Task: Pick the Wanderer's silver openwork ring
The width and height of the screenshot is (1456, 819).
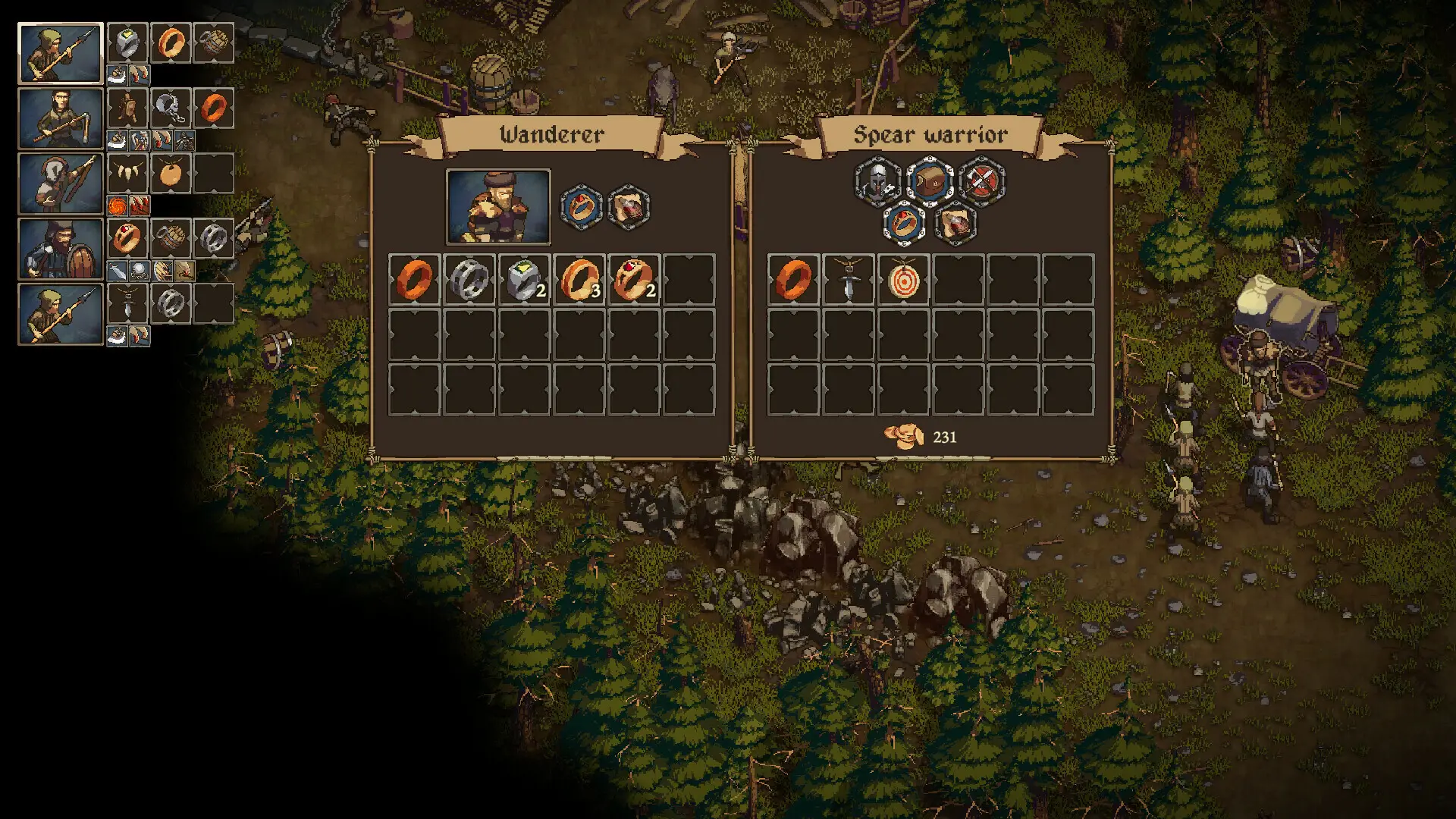Action: click(x=469, y=280)
